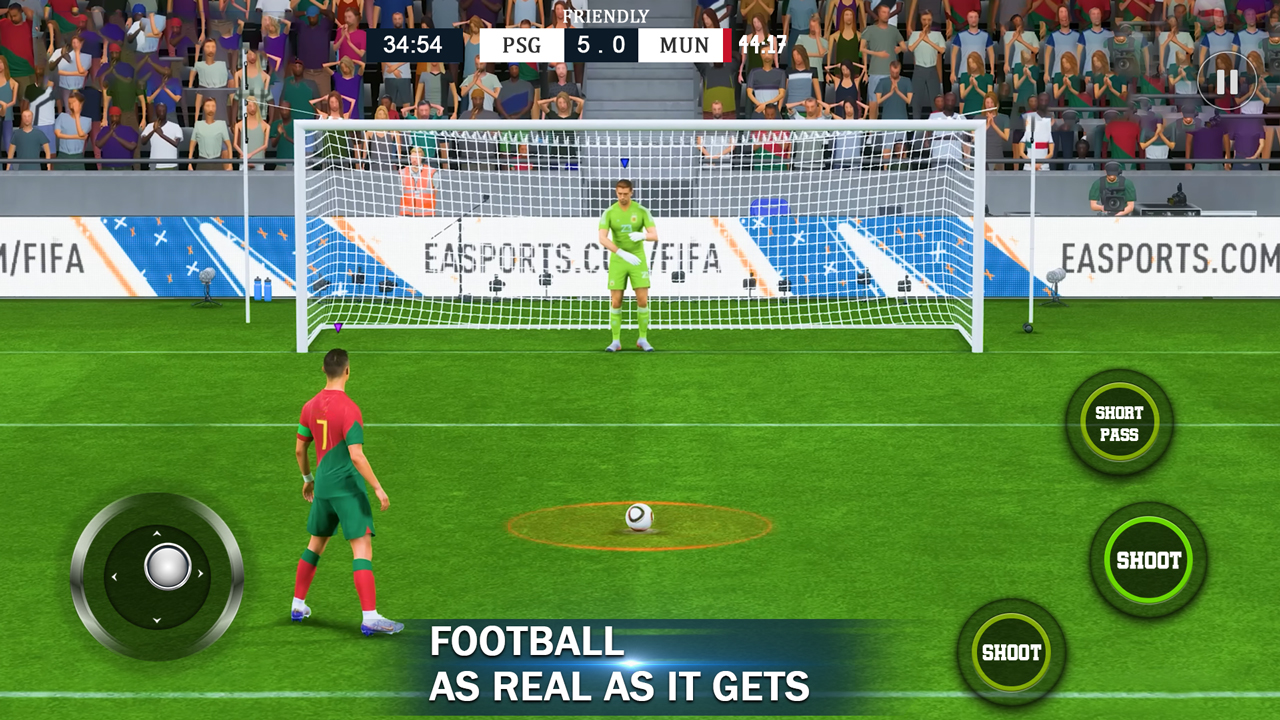Pause the match using the pause icon
The image size is (1280, 720).
(1228, 80)
